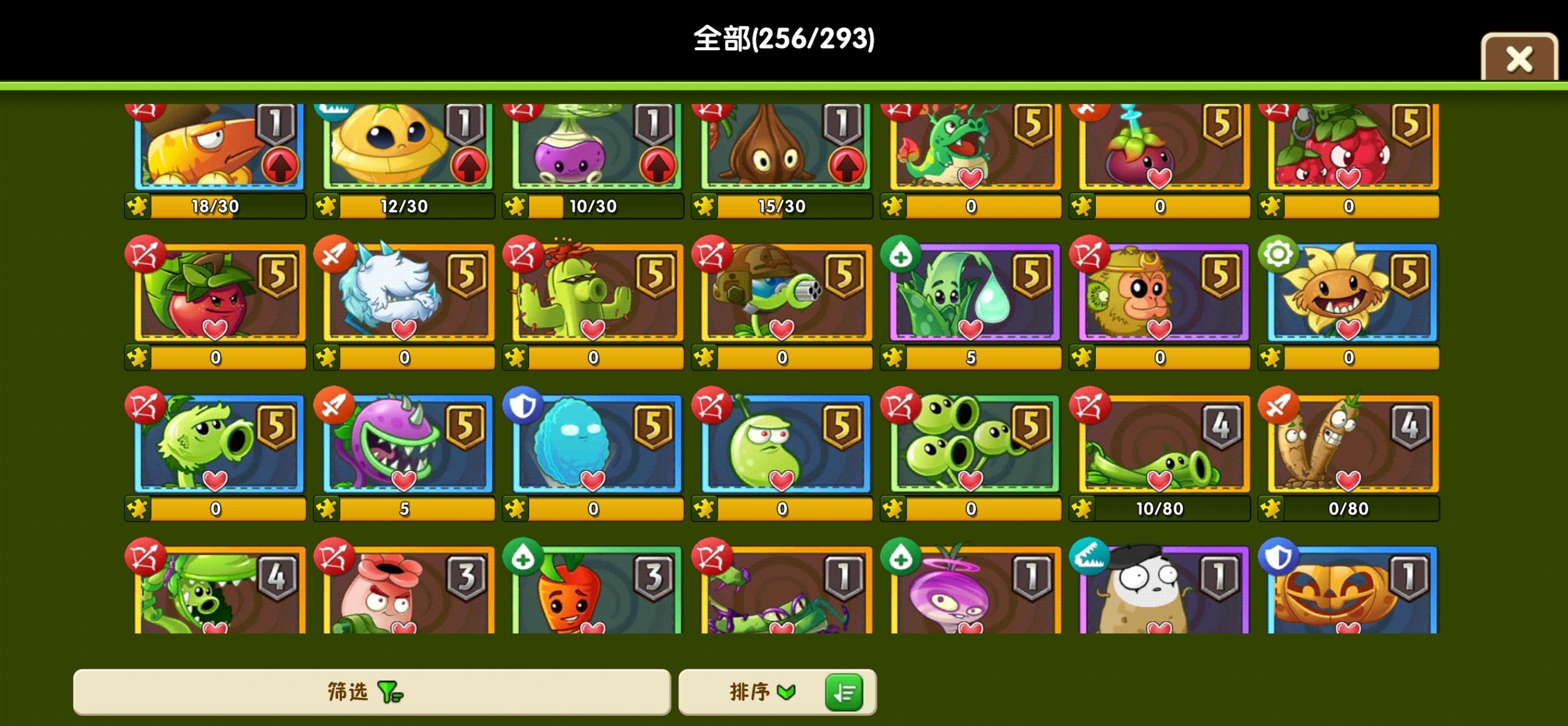The height and width of the screenshot is (726, 1568).
Task: Select the 全部(256/293) collection tab title
Action: pyautogui.click(x=784, y=39)
